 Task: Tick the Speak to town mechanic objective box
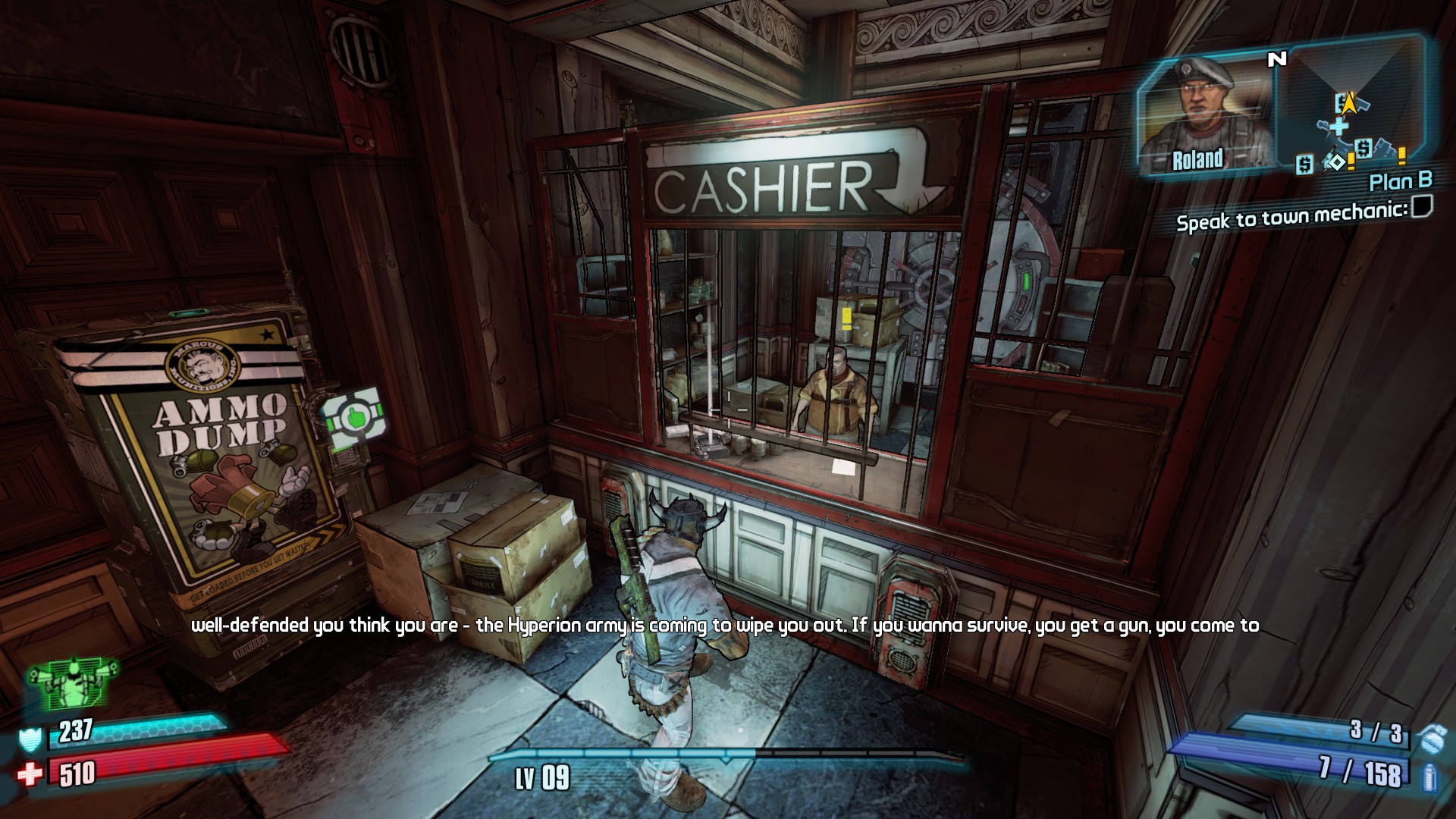pos(1422,206)
